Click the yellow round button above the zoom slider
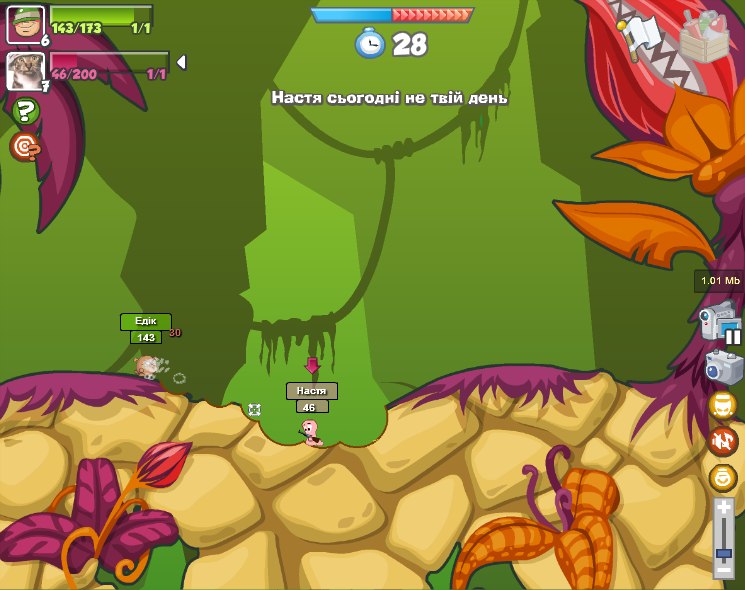The image size is (745, 590). point(722,478)
